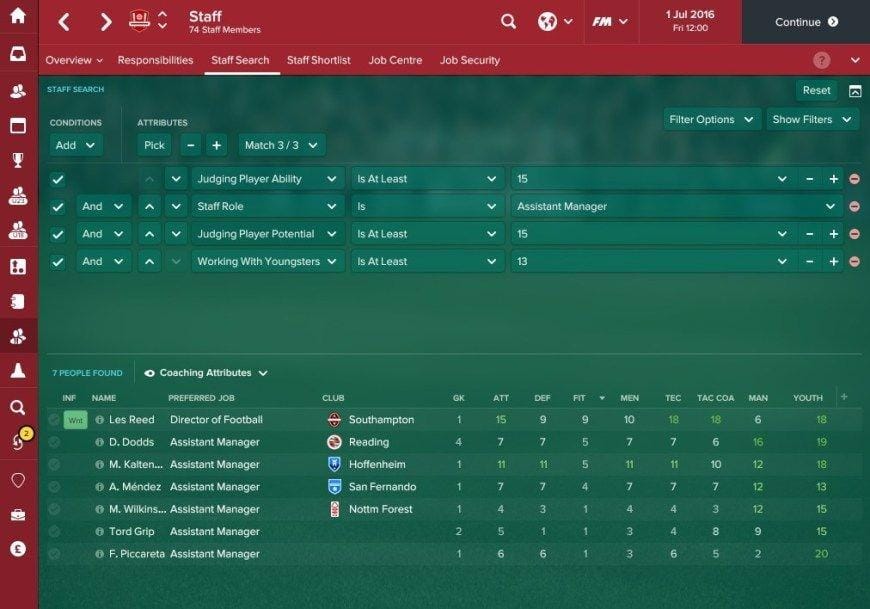Go back with the left arrow
This screenshot has width=870, height=609.
[64, 21]
